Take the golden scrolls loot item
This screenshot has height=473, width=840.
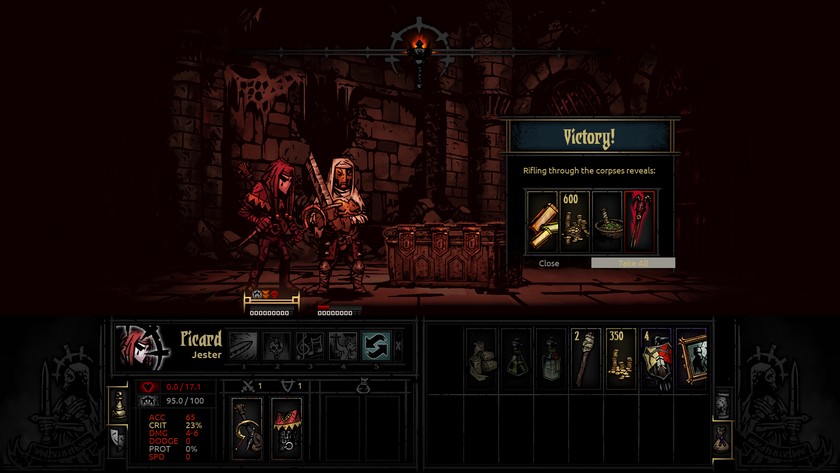pyautogui.click(x=542, y=218)
